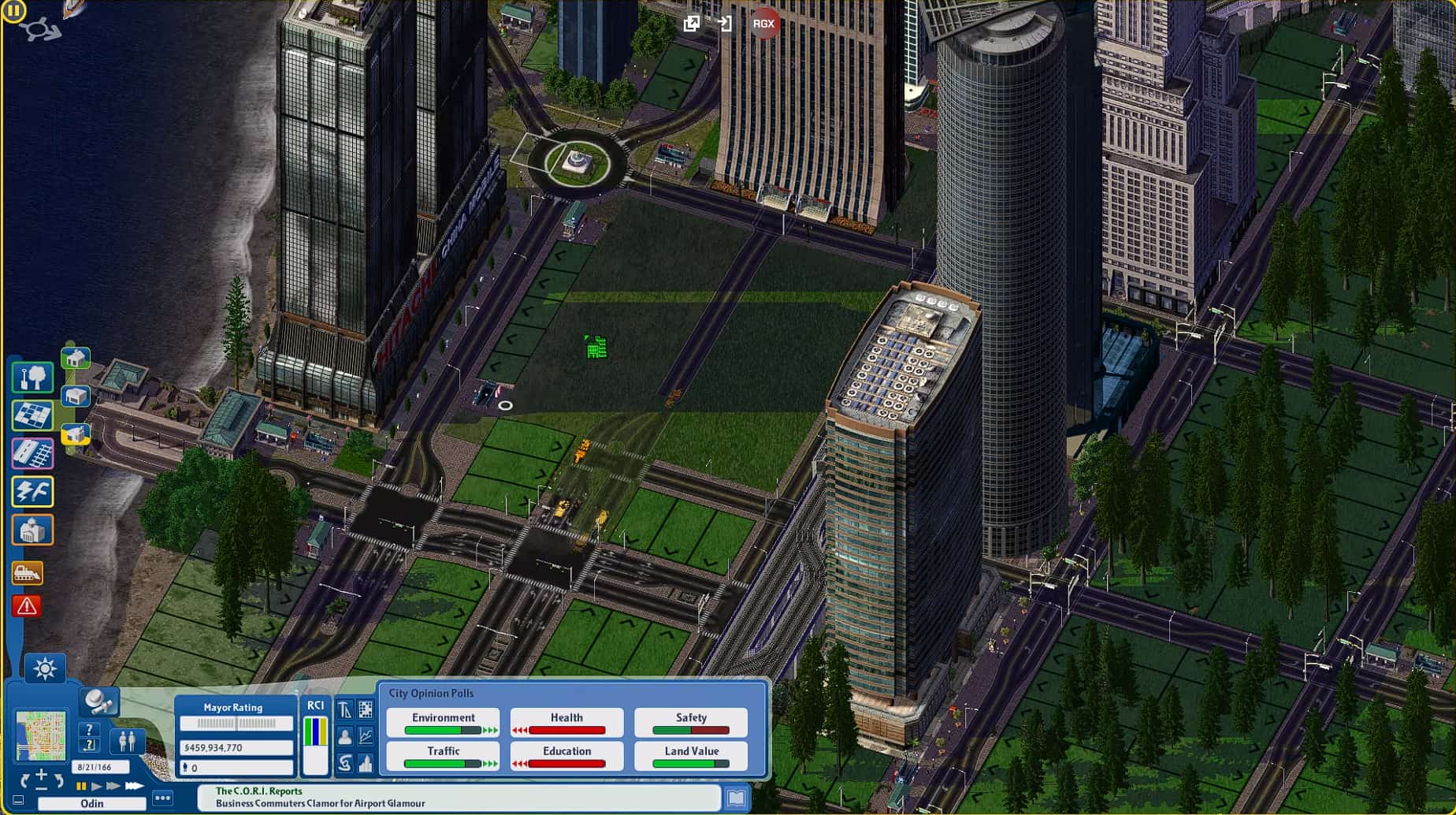Open the three-dots options menu
This screenshot has height=815, width=1456.
coord(162,798)
